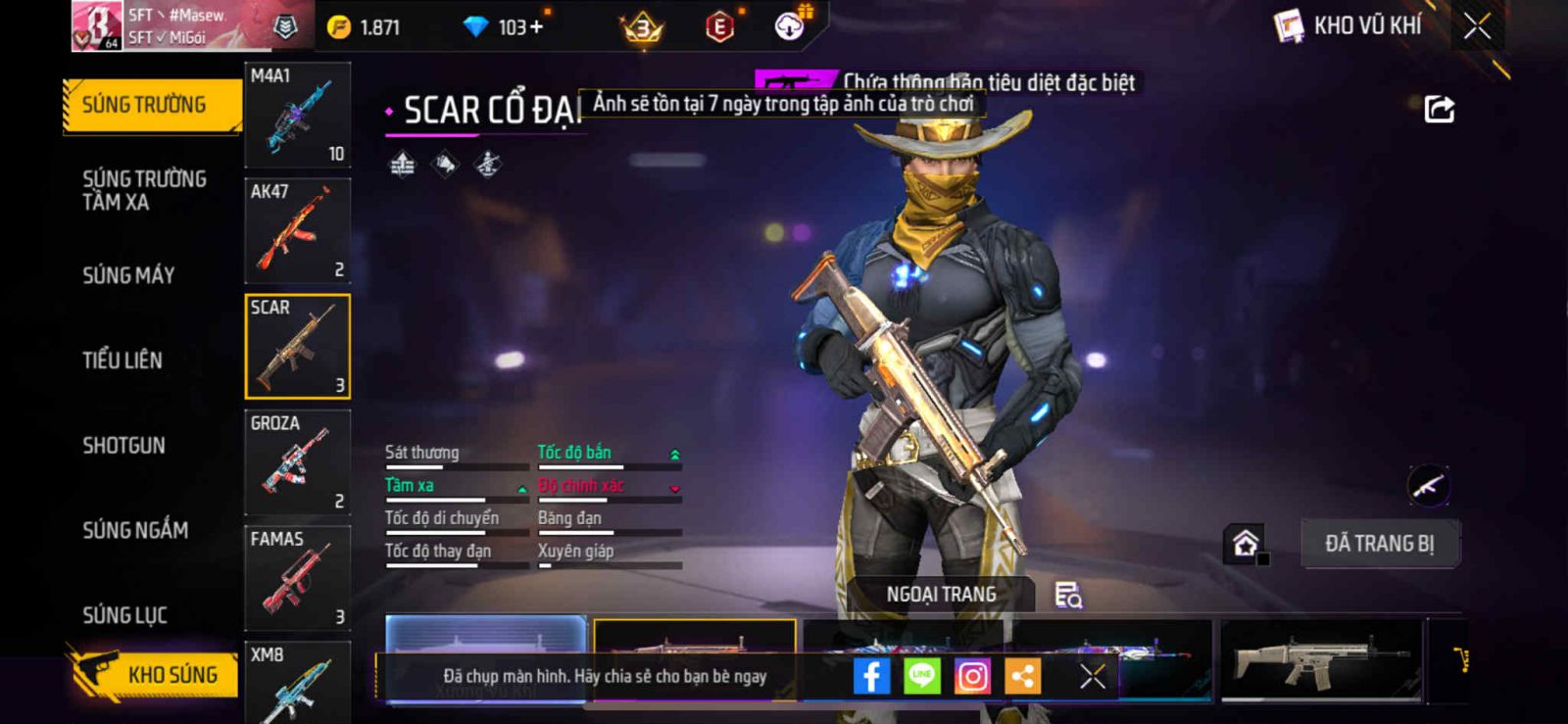Image resolution: width=1568 pixels, height=724 pixels.
Task: Switch to TIỂU LIÊN category
Action: pos(122,361)
